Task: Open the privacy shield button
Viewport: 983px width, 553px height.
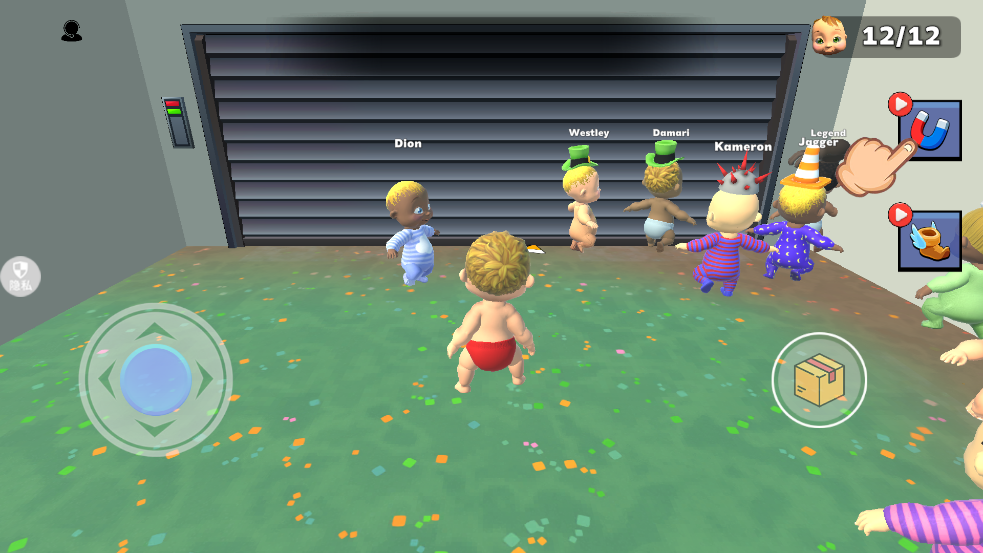Action: [x=21, y=277]
